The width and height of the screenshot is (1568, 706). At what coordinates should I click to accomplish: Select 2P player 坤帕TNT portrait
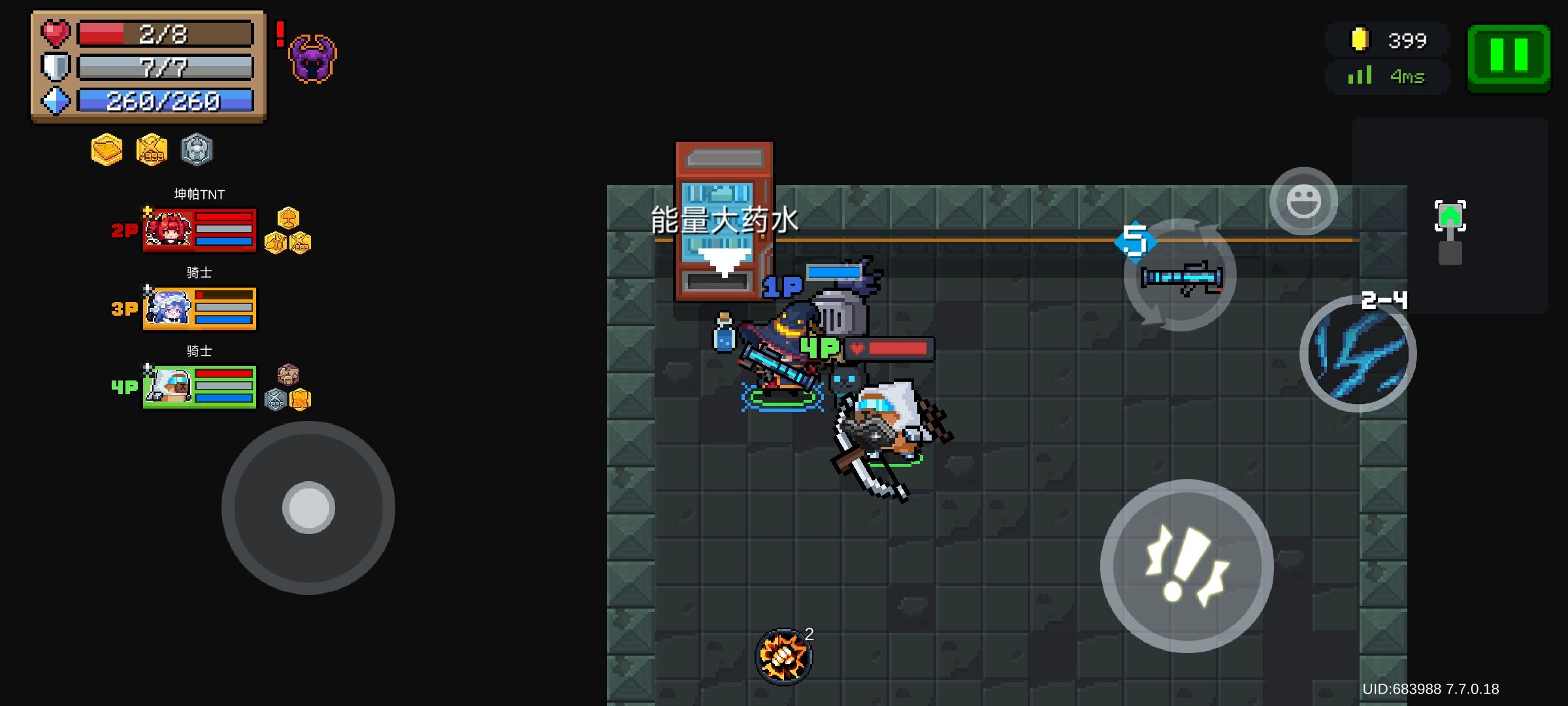[x=167, y=230]
